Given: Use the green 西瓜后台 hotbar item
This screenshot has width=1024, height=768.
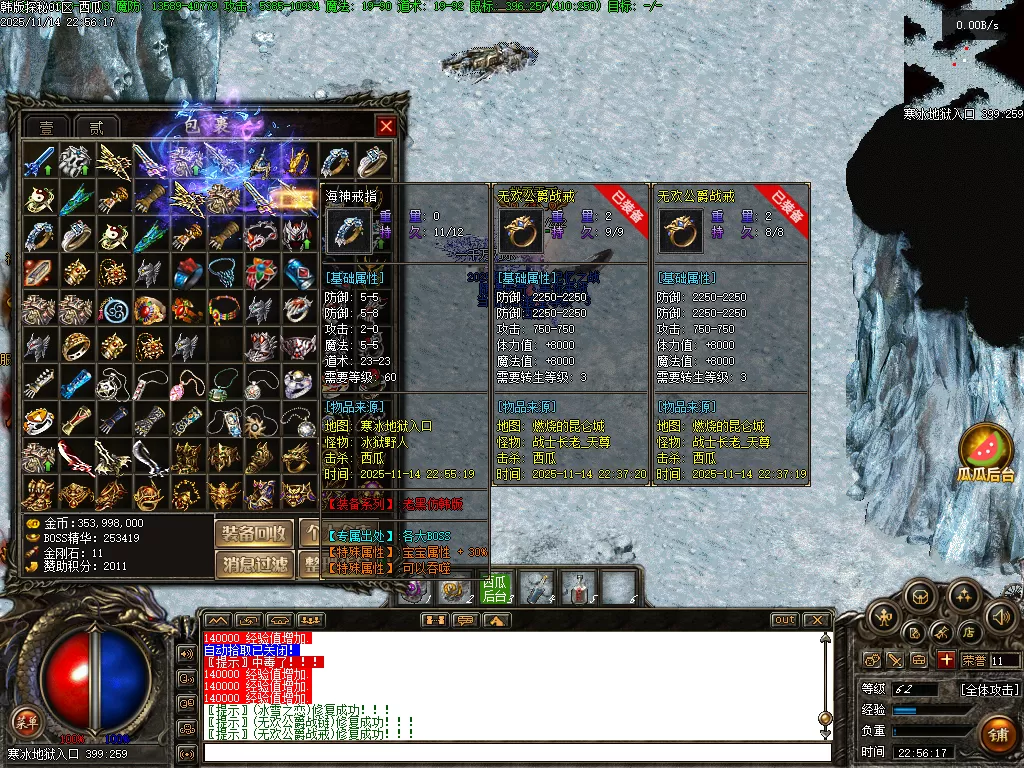Looking at the screenshot, I should coord(495,588).
